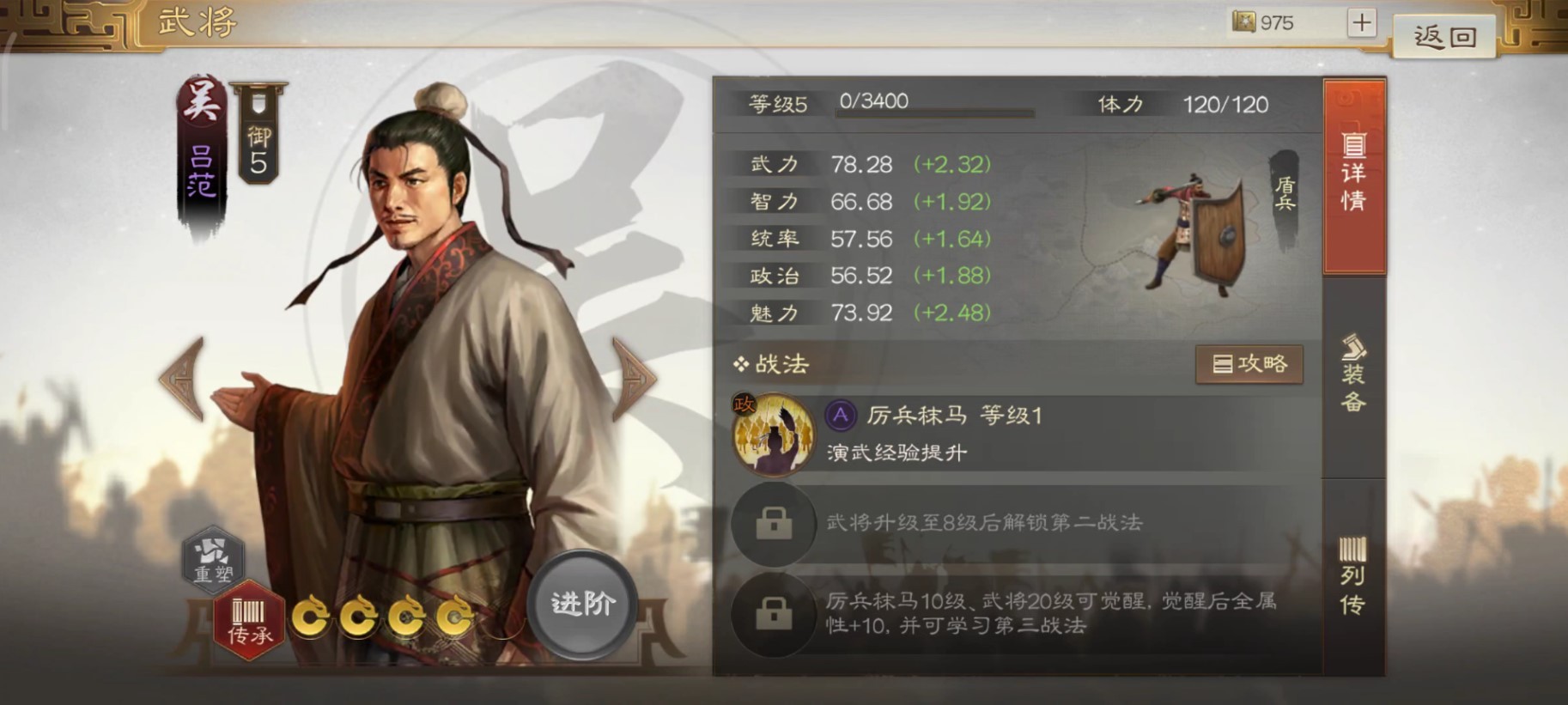This screenshot has height=705, width=1568.
Task: Click the locked second 战法 slot icon
Action: 774,524
